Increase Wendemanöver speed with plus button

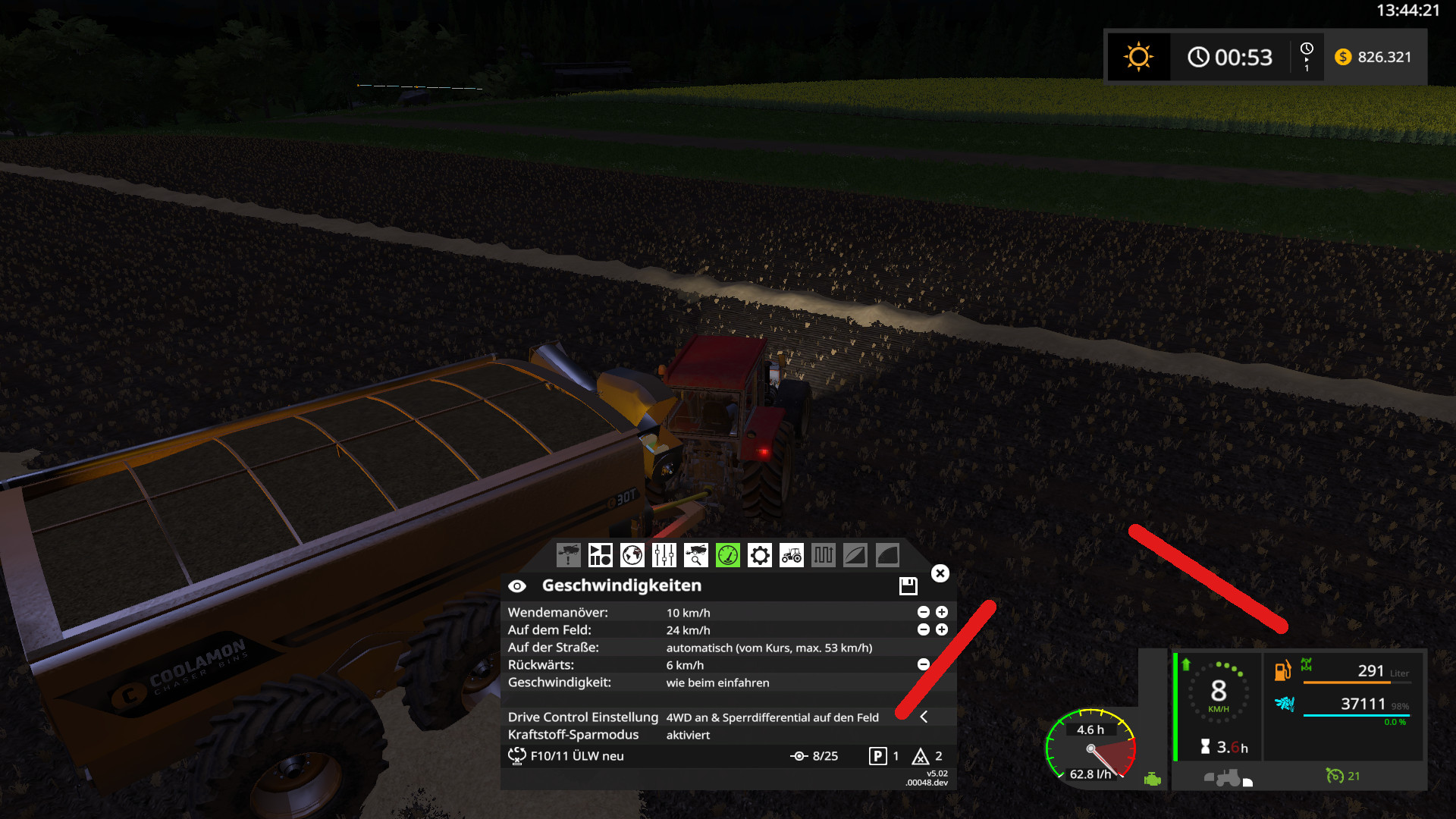tap(941, 612)
